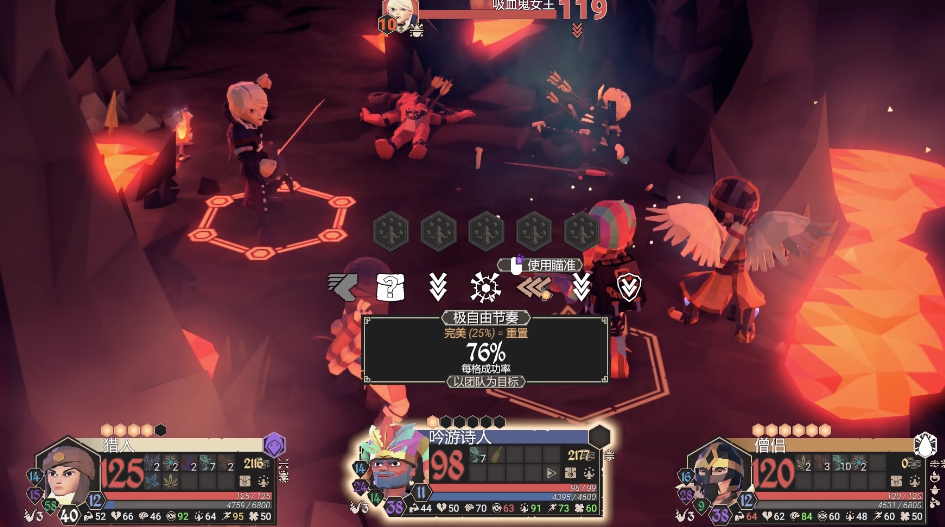Viewport: 945px width, 527px height.
Task: Click the dark hexagon badge on Bard panel
Action: point(599,437)
